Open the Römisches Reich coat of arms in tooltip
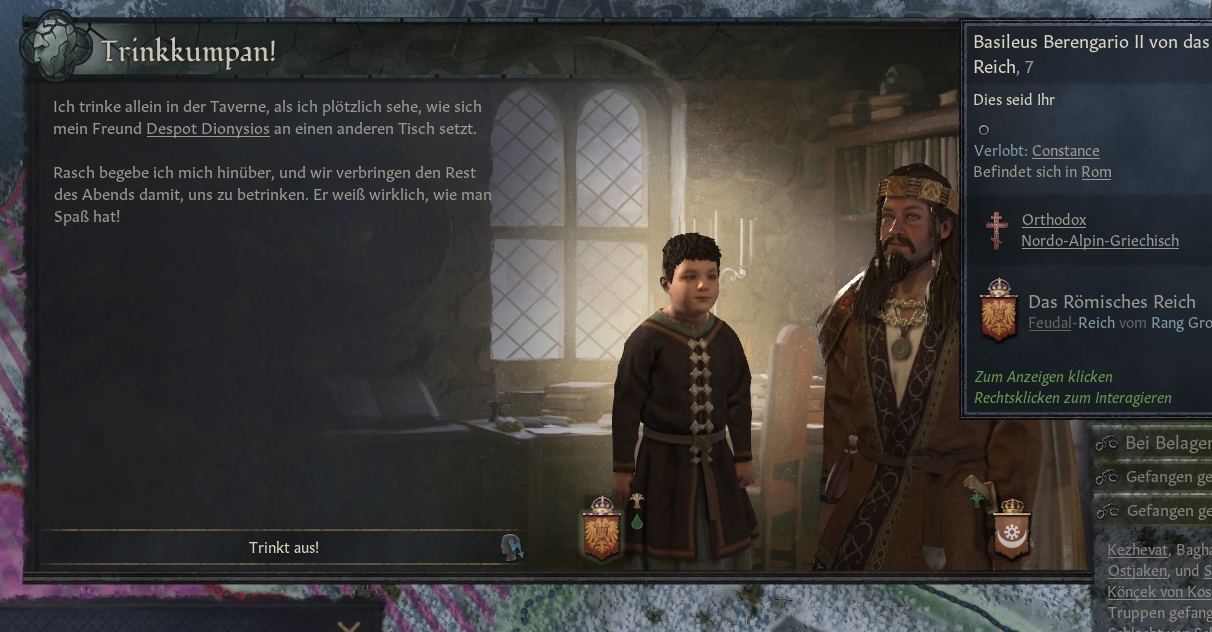 pyautogui.click(x=997, y=311)
